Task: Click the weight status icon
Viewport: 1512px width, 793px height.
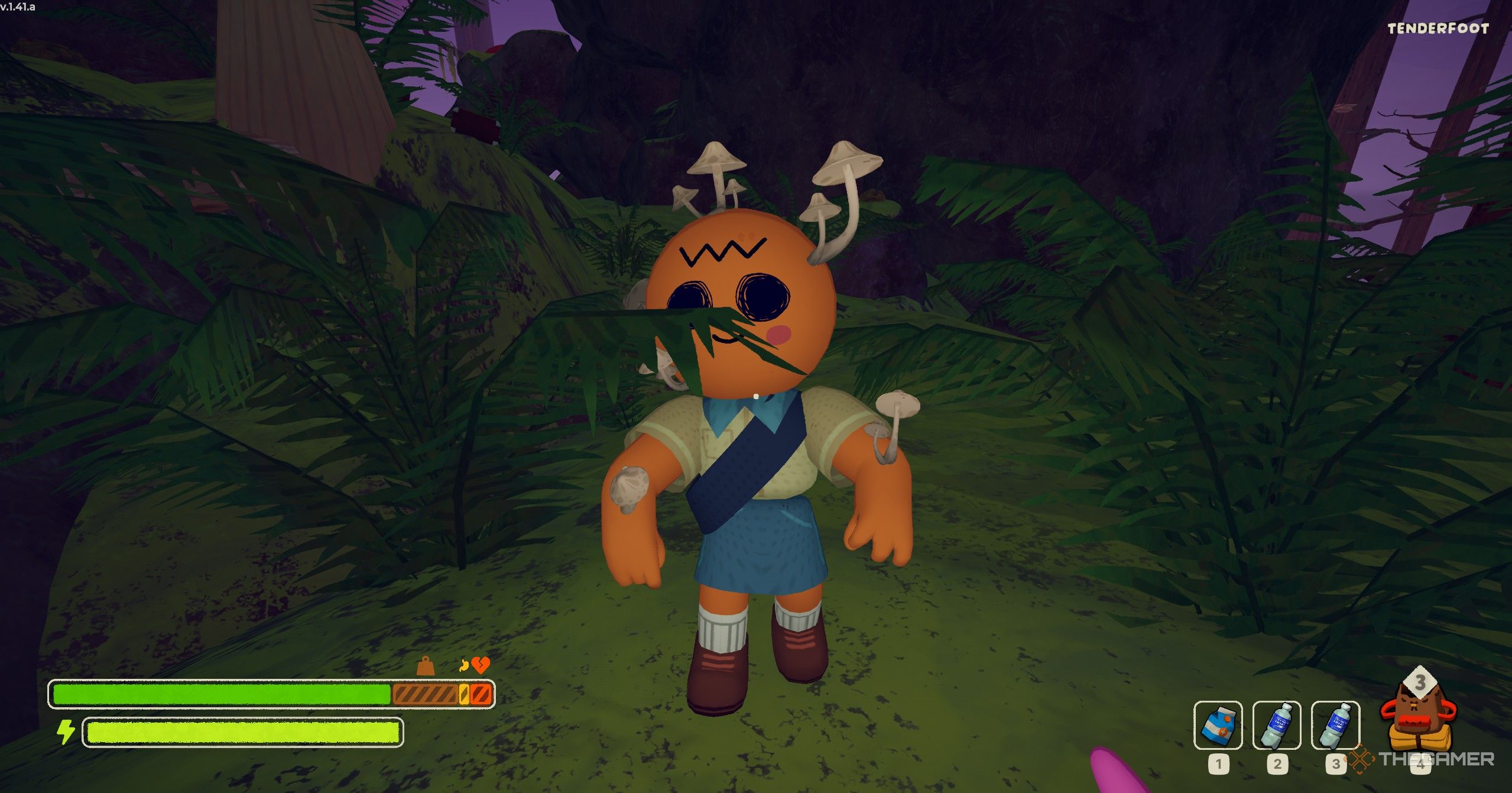Action: 426,666
